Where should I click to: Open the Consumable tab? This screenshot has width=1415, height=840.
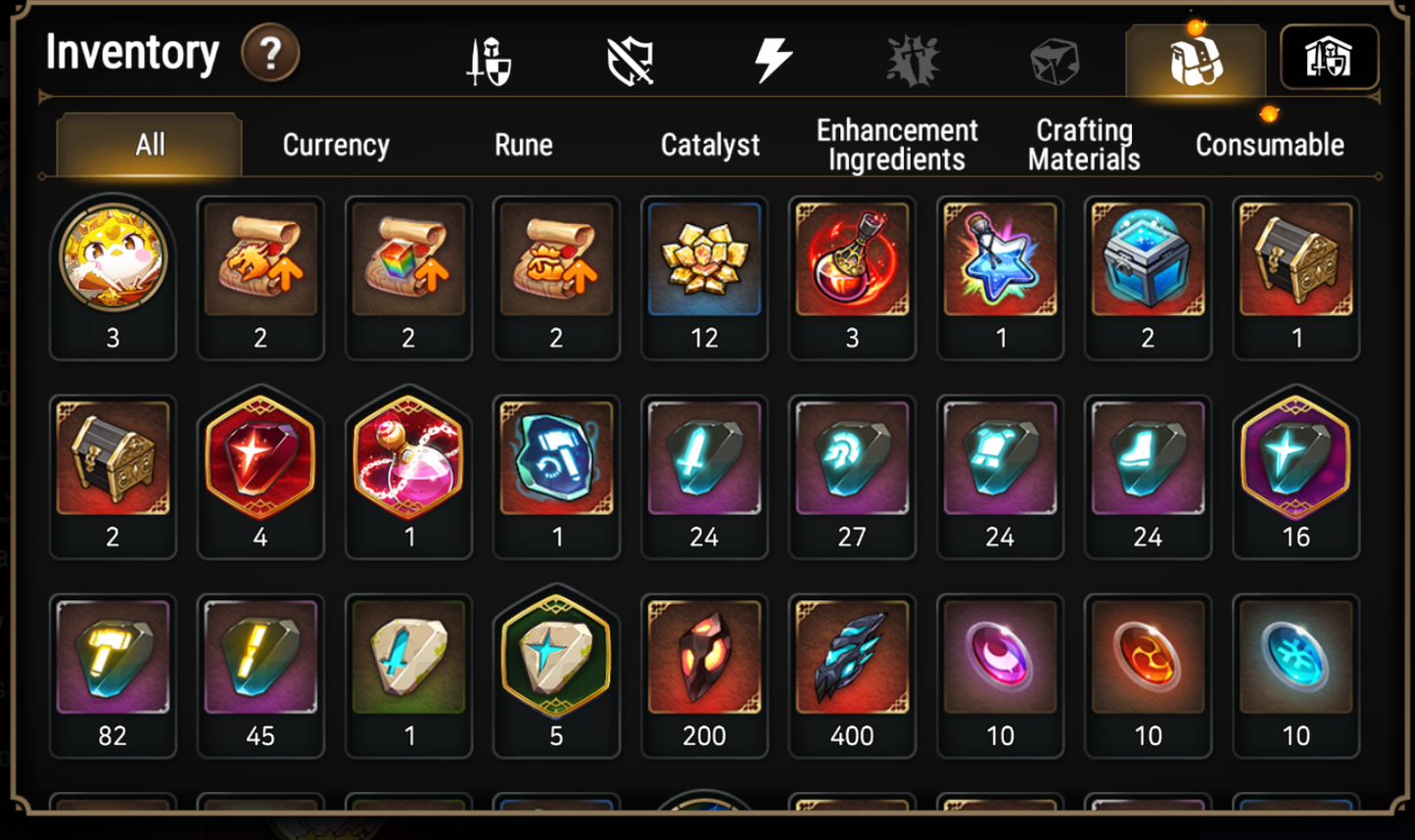point(1268,144)
